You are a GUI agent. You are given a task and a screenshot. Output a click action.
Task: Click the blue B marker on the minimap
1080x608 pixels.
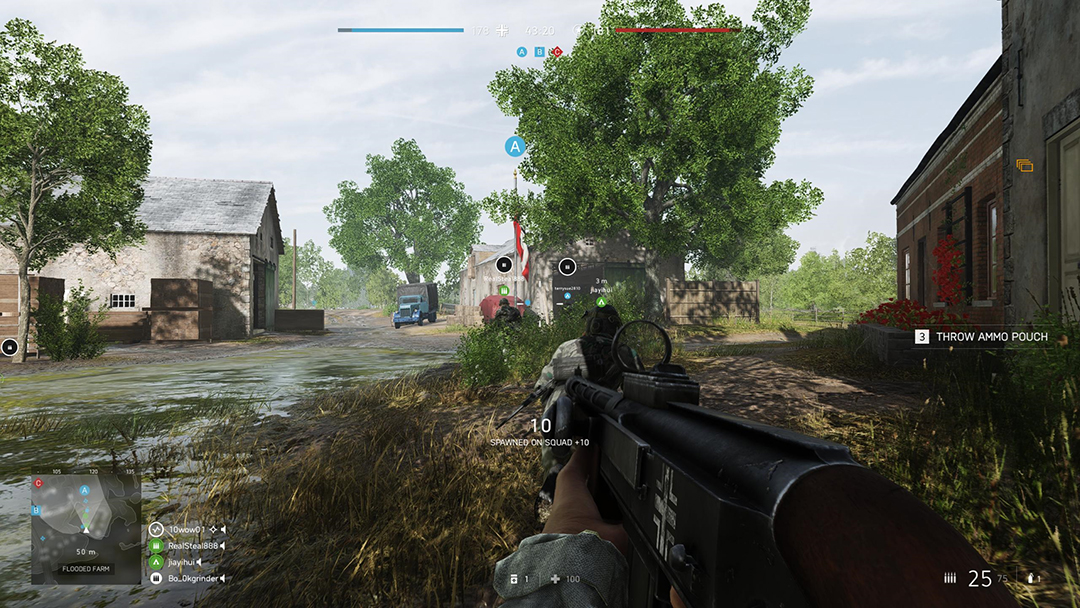click(x=36, y=510)
